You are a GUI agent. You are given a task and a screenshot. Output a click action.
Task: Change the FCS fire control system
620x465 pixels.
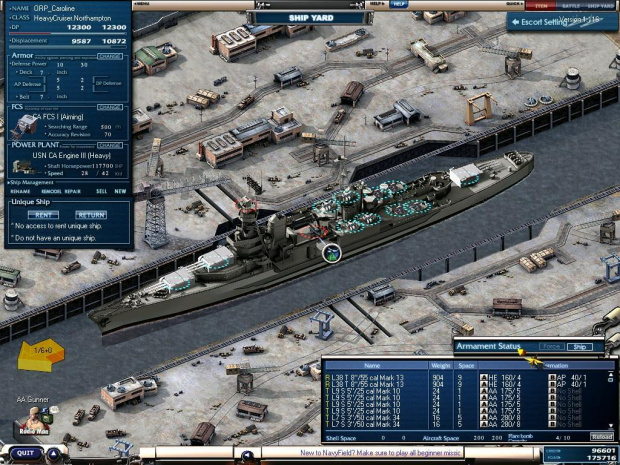[110, 107]
